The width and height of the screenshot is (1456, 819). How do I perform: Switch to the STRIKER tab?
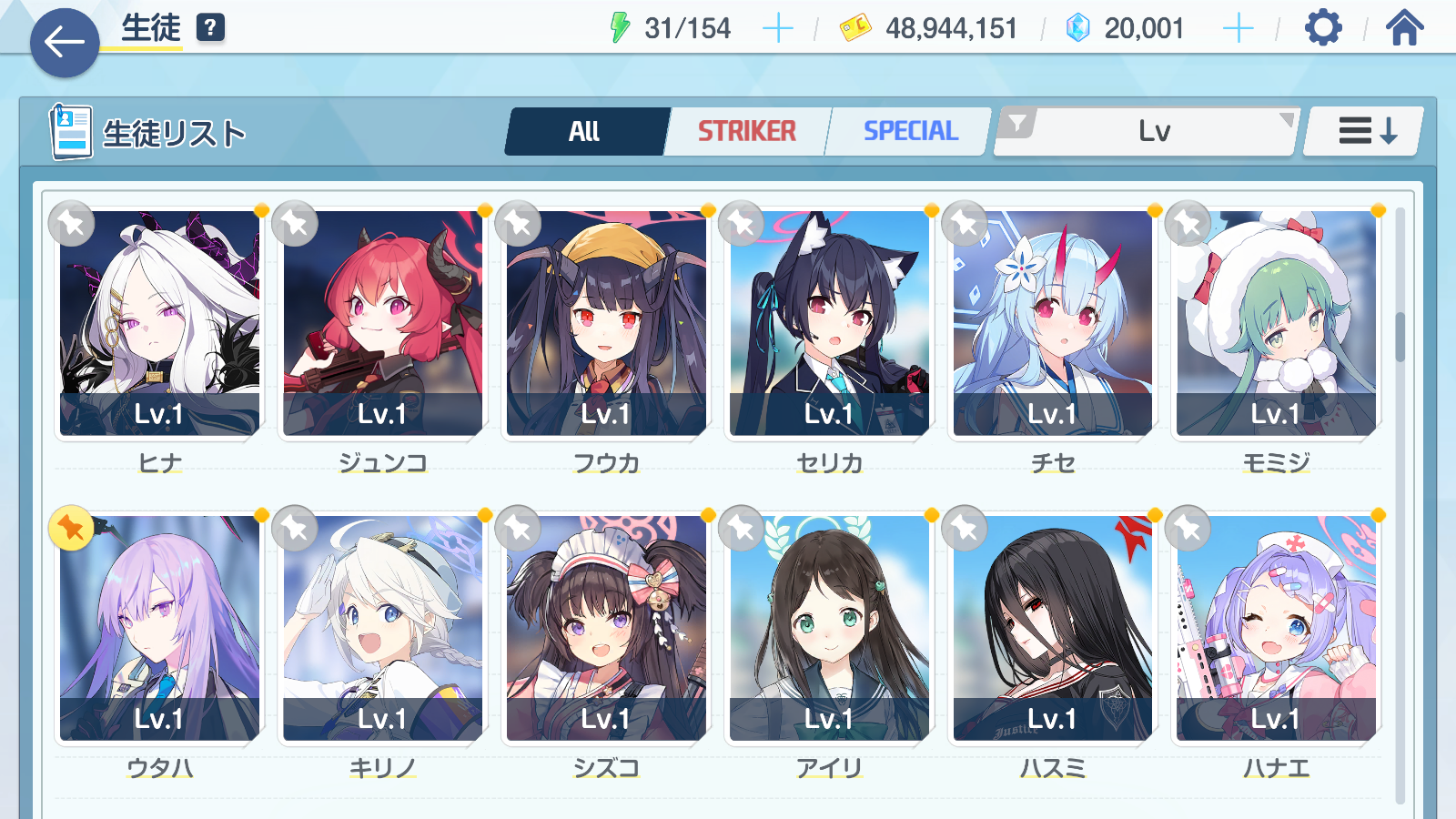(747, 132)
